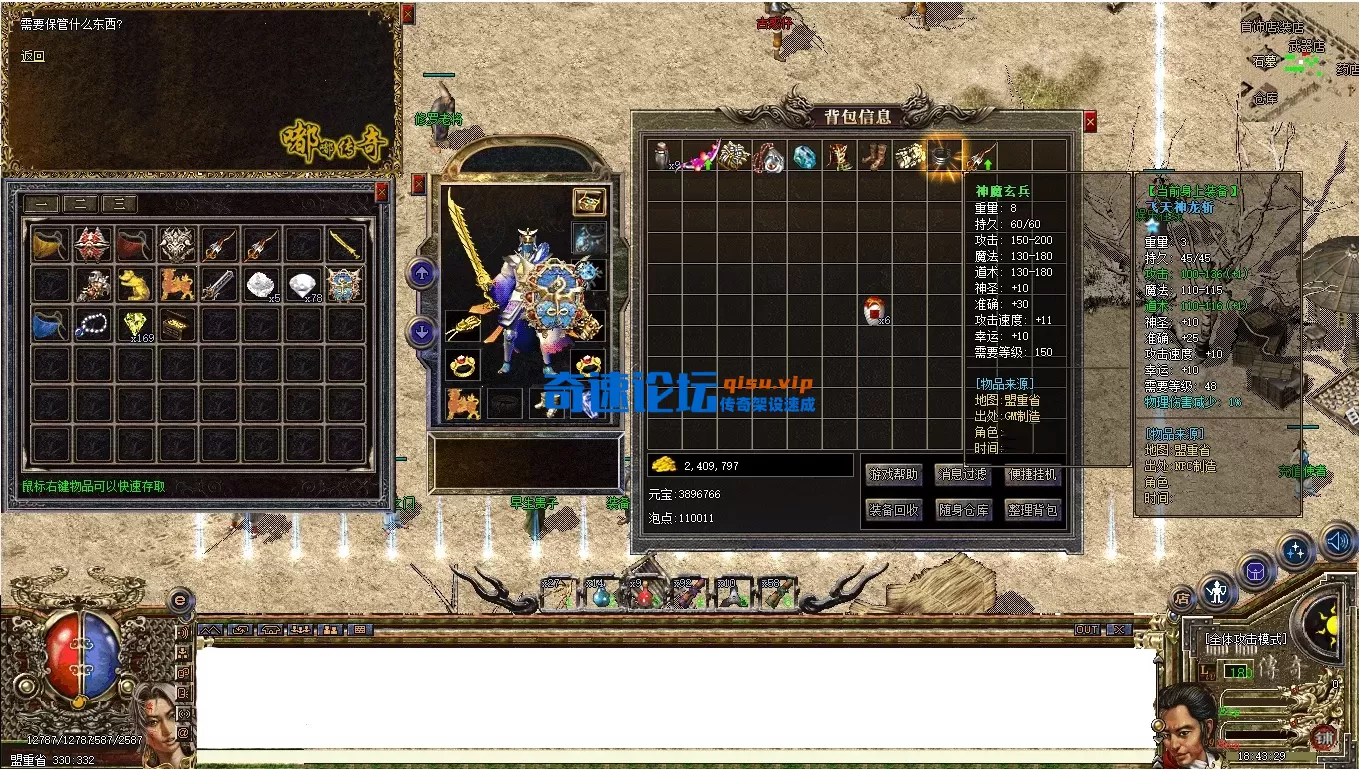1359x769 pixels.
Task: Select the yellow gem stack x169
Action: tap(136, 324)
